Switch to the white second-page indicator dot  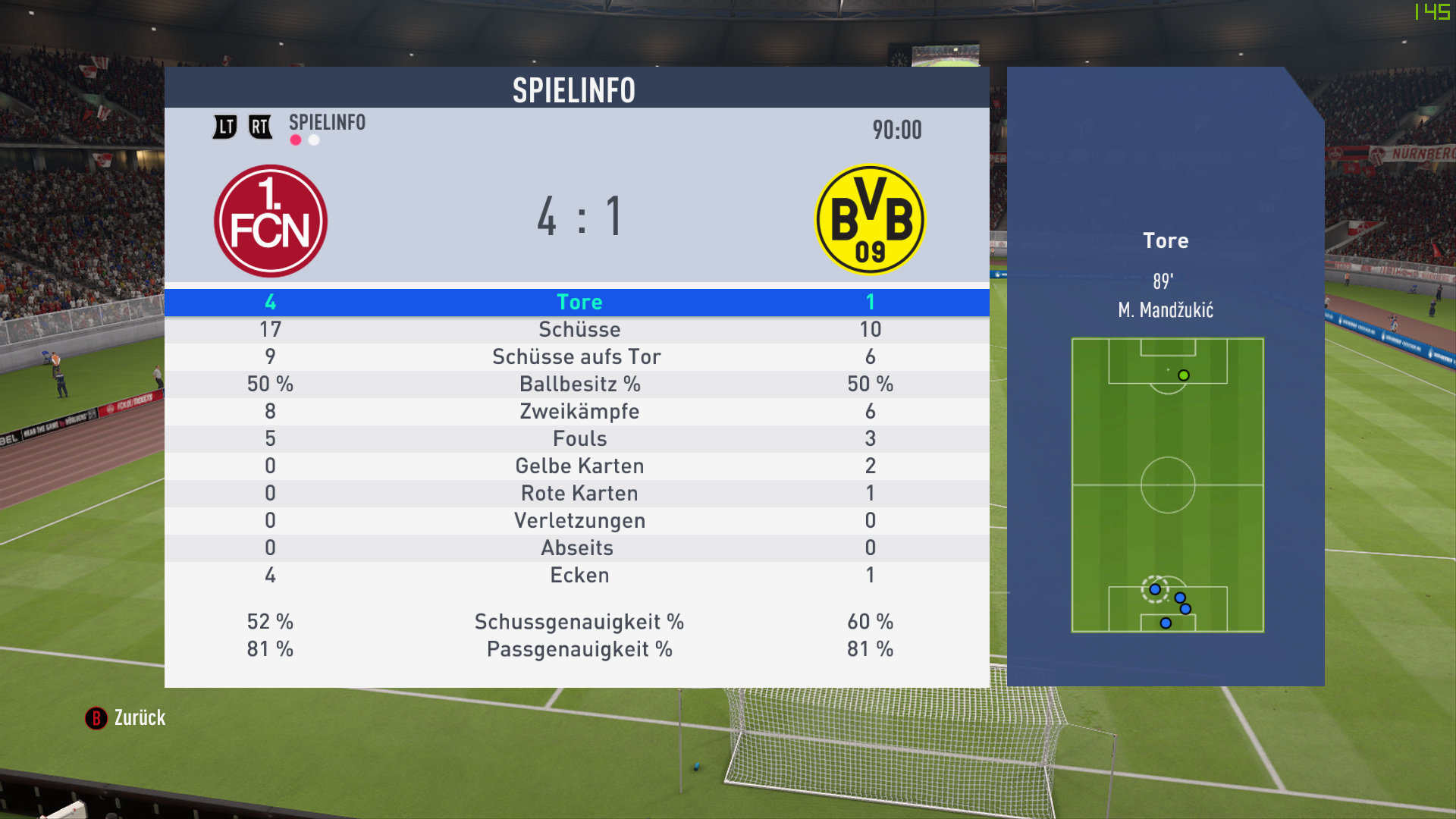(314, 140)
